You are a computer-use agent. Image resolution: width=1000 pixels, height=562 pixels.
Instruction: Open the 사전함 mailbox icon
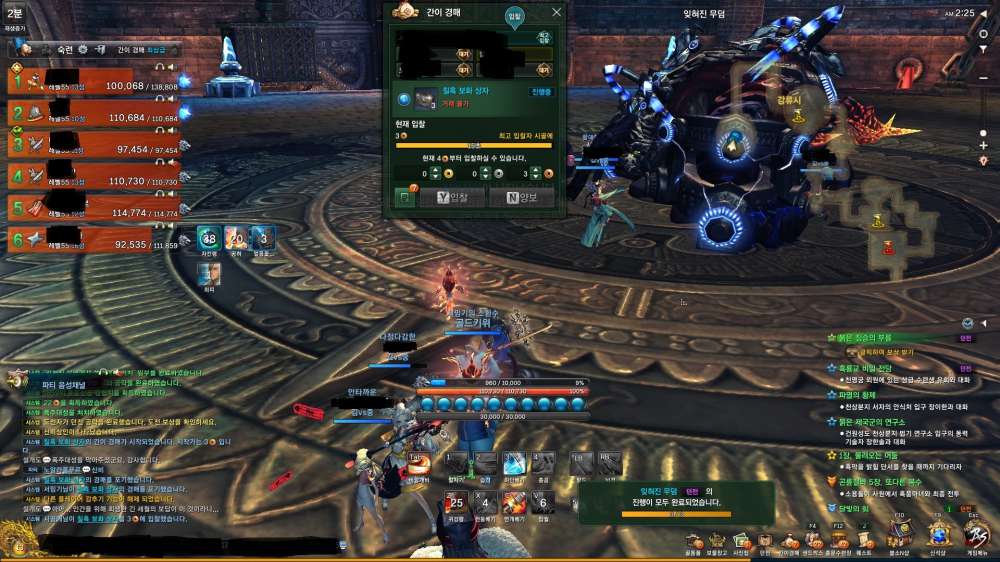[x=741, y=540]
